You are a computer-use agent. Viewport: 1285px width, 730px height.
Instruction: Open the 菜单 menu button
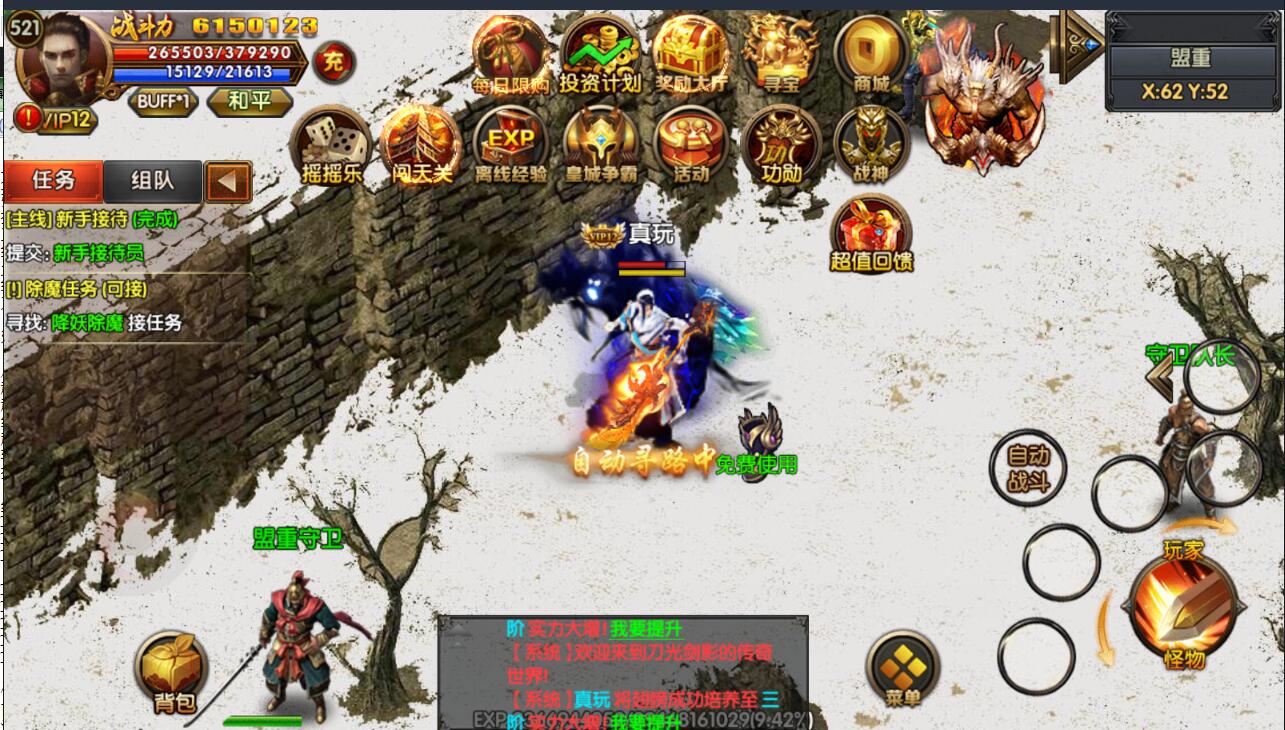point(903,669)
